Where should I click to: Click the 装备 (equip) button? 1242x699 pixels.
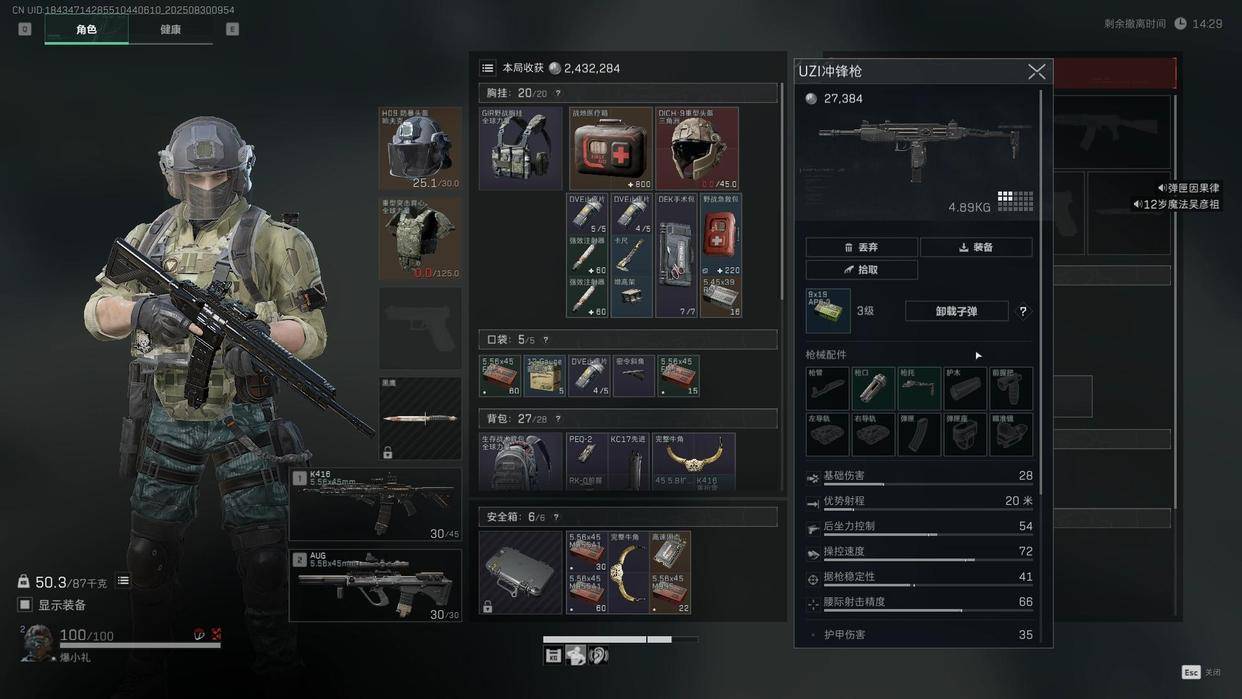(975, 247)
